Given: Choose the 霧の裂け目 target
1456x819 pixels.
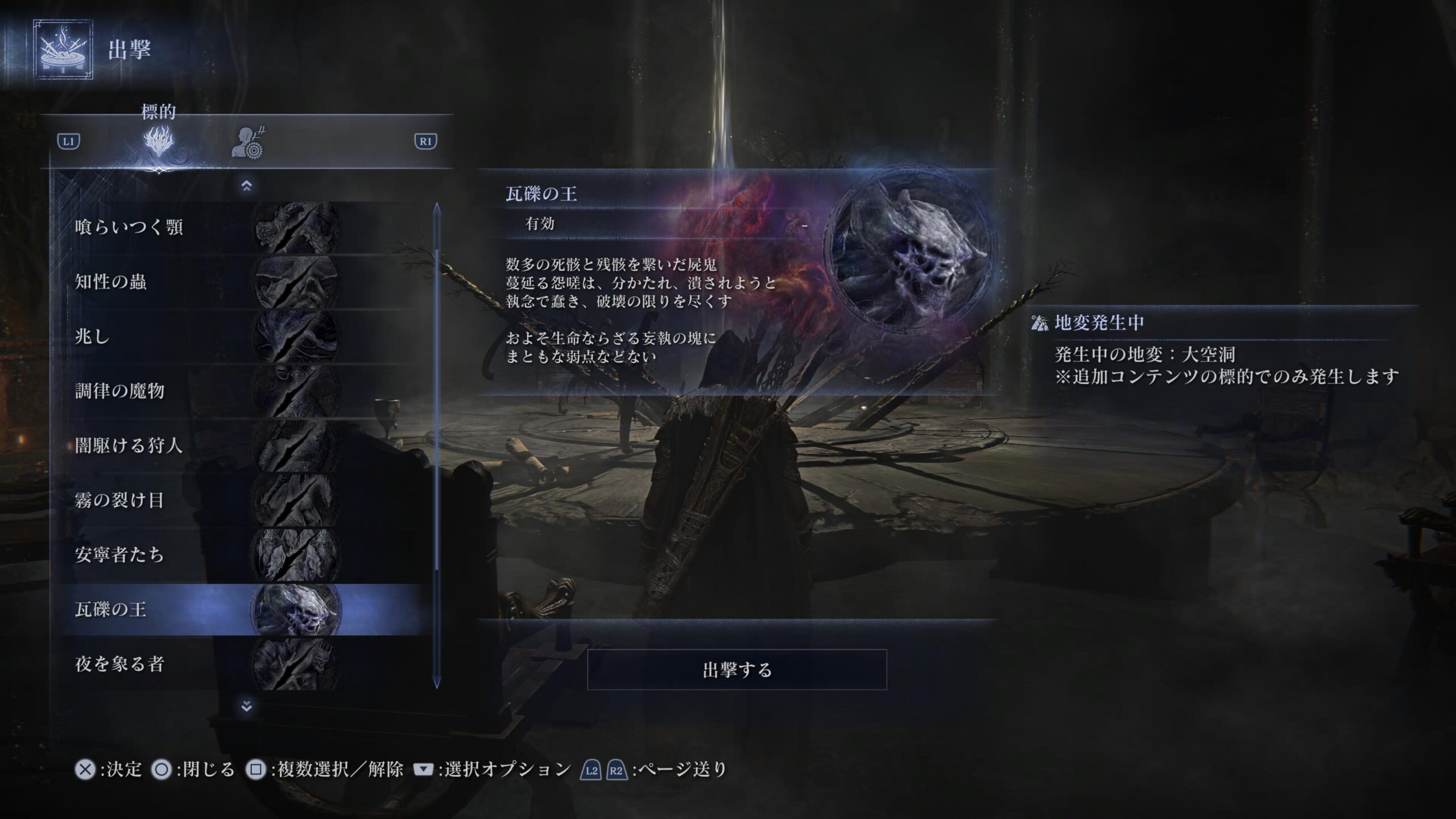Looking at the screenshot, I should pos(245,500).
